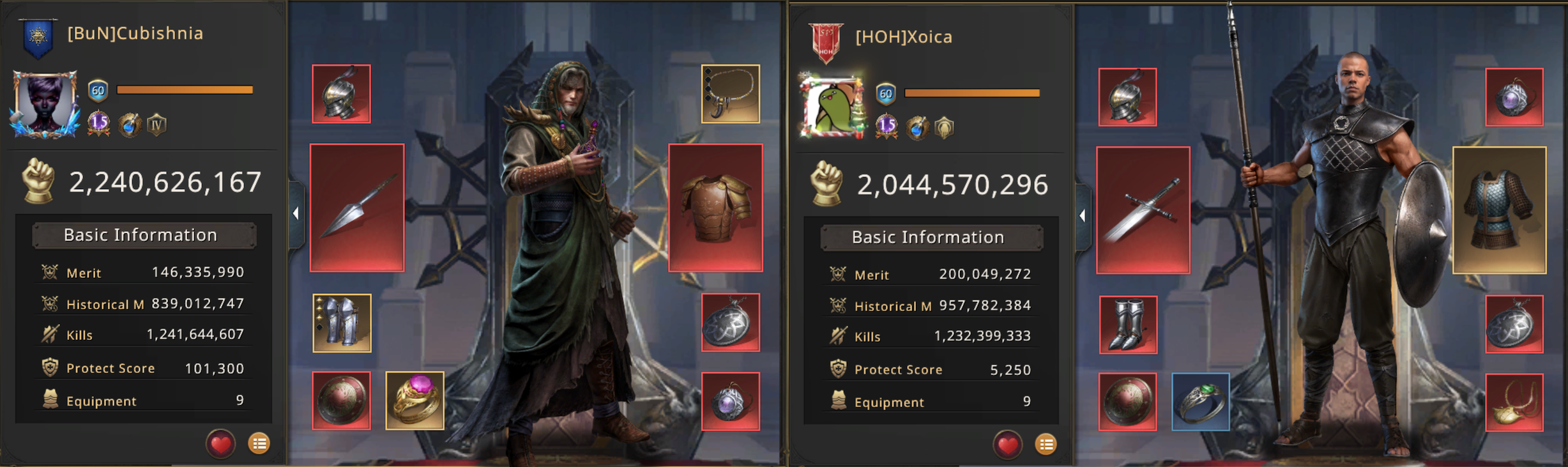Screen dimensions: 1568x467
Task: Like Cubishnia's profile with the heart button
Action: click(220, 443)
